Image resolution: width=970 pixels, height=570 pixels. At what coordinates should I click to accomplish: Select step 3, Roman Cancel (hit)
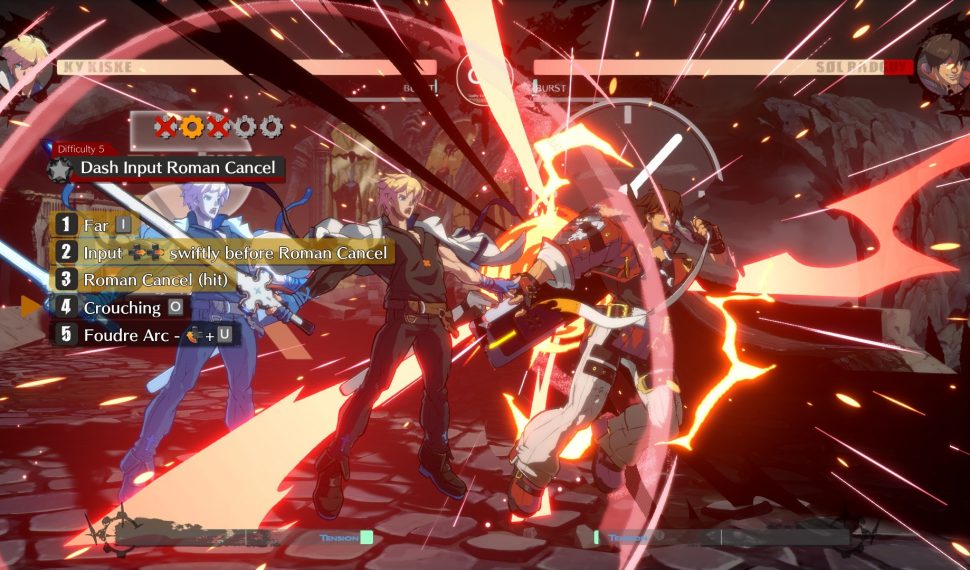145,280
